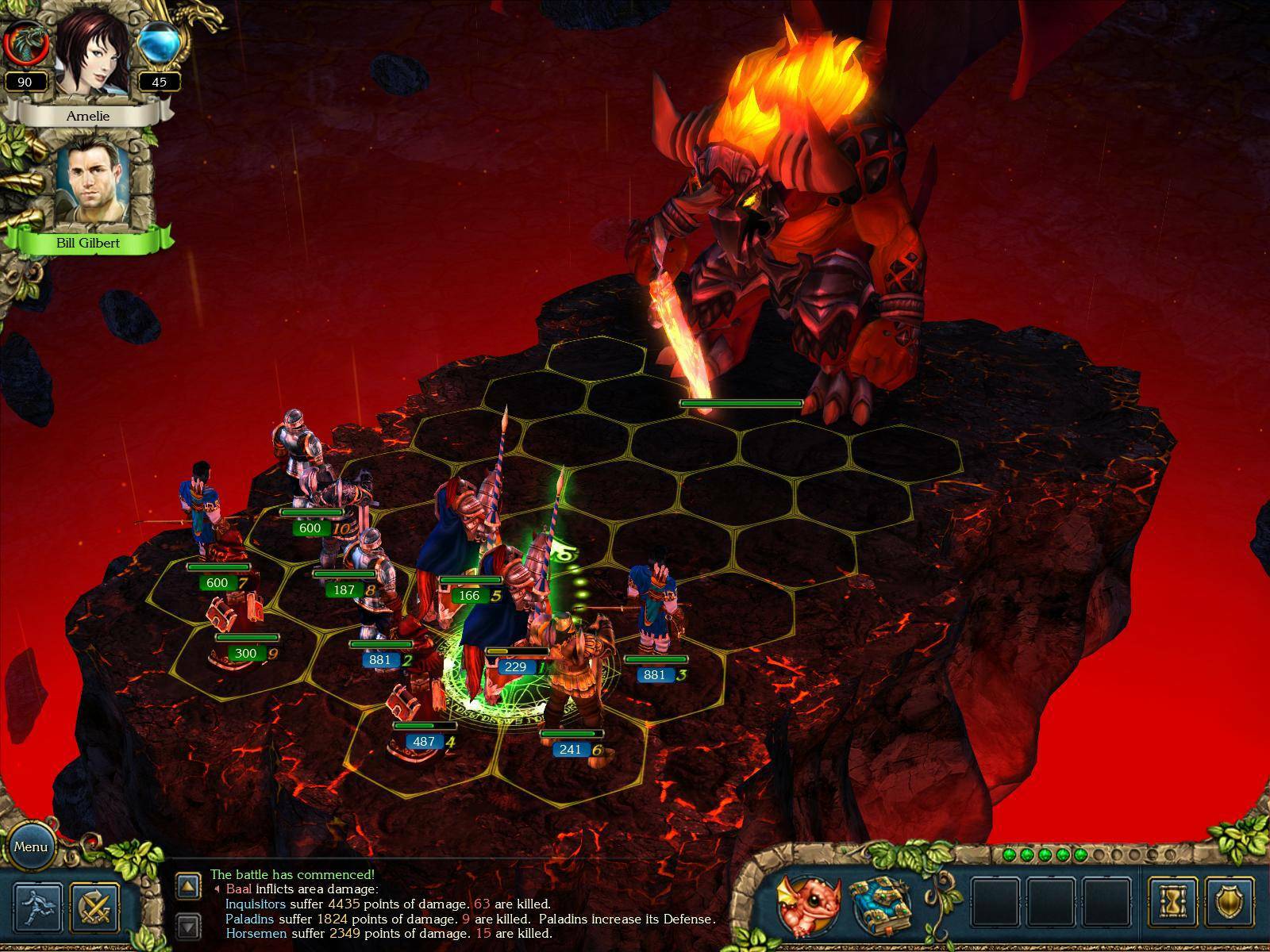Select the troop stack numbered 187
The image size is (1270, 952).
pos(344,589)
